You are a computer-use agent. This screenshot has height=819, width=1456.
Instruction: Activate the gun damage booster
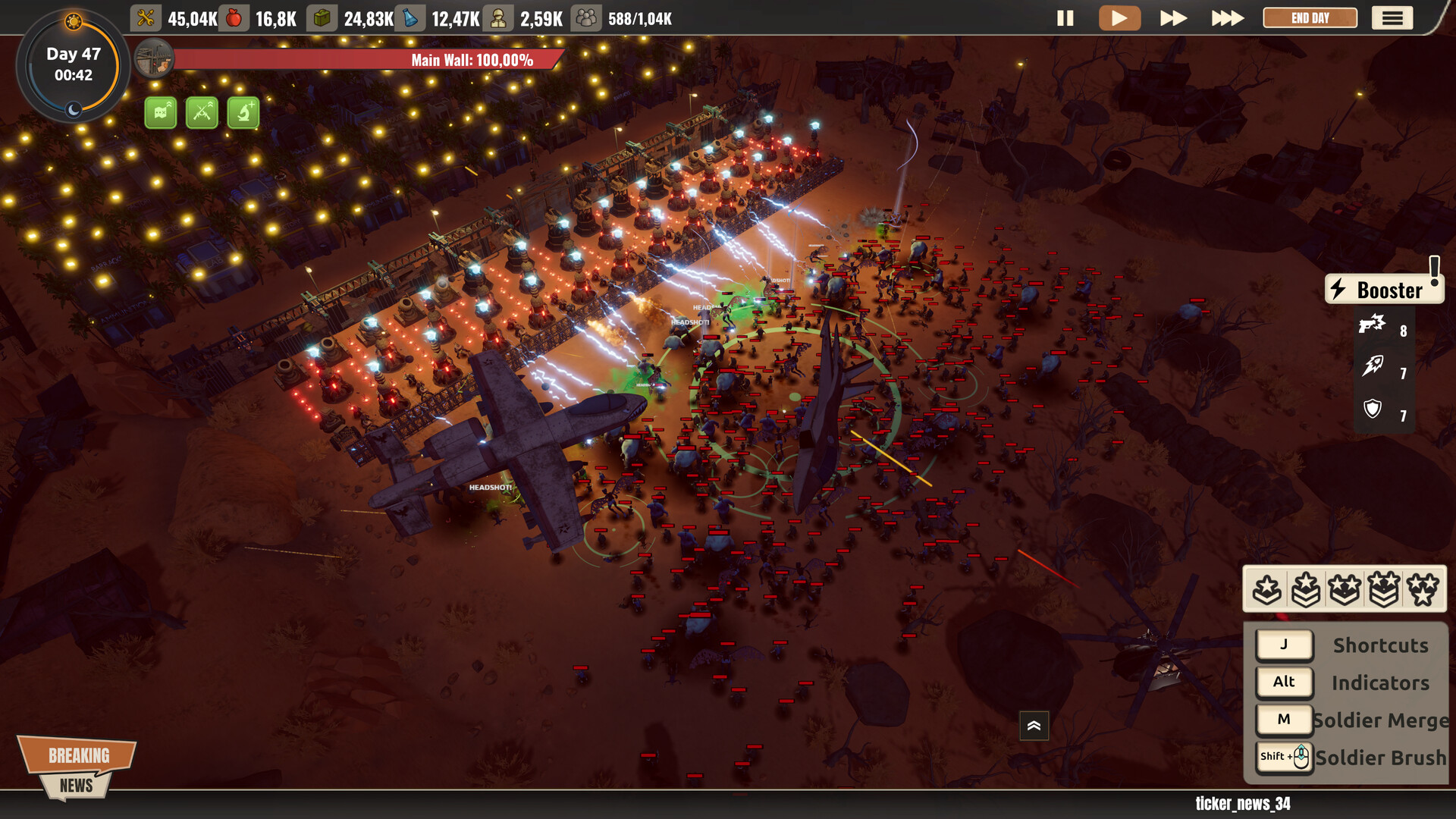coord(1373,326)
